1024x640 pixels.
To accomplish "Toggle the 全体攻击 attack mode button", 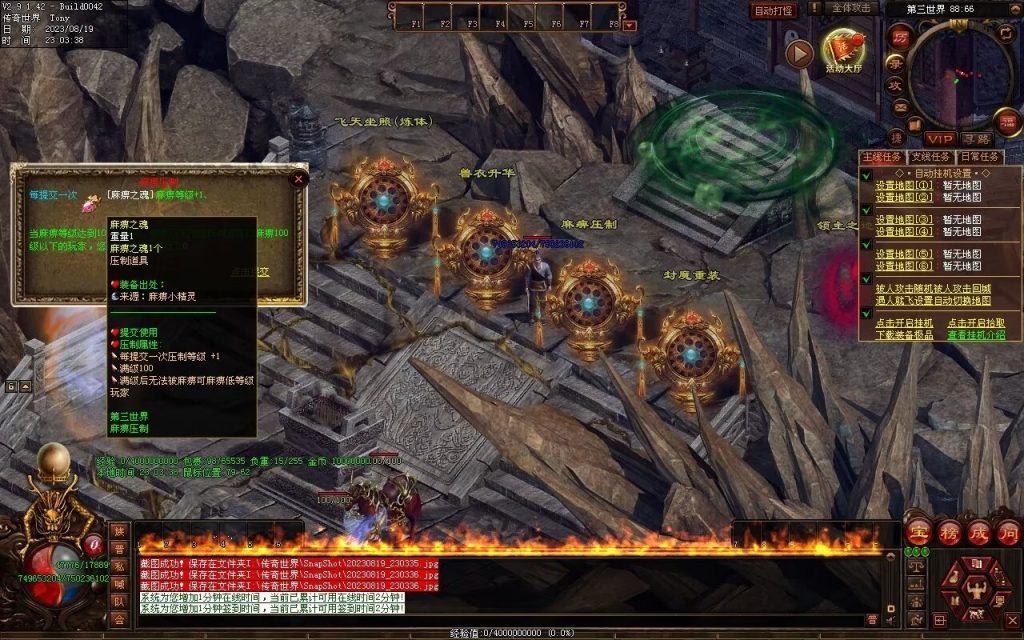I will [x=853, y=8].
